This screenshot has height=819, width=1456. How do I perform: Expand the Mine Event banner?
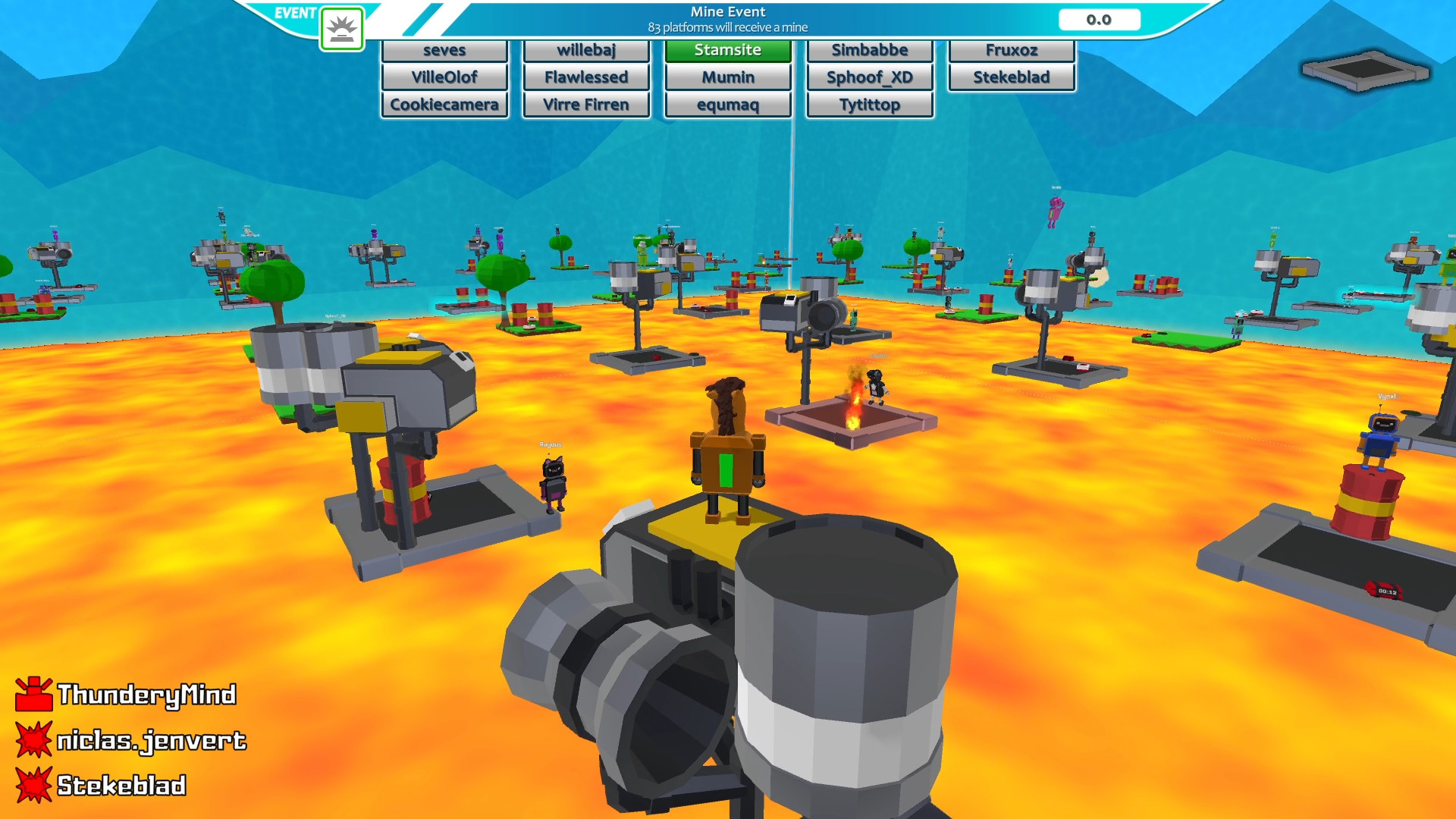[x=727, y=17]
